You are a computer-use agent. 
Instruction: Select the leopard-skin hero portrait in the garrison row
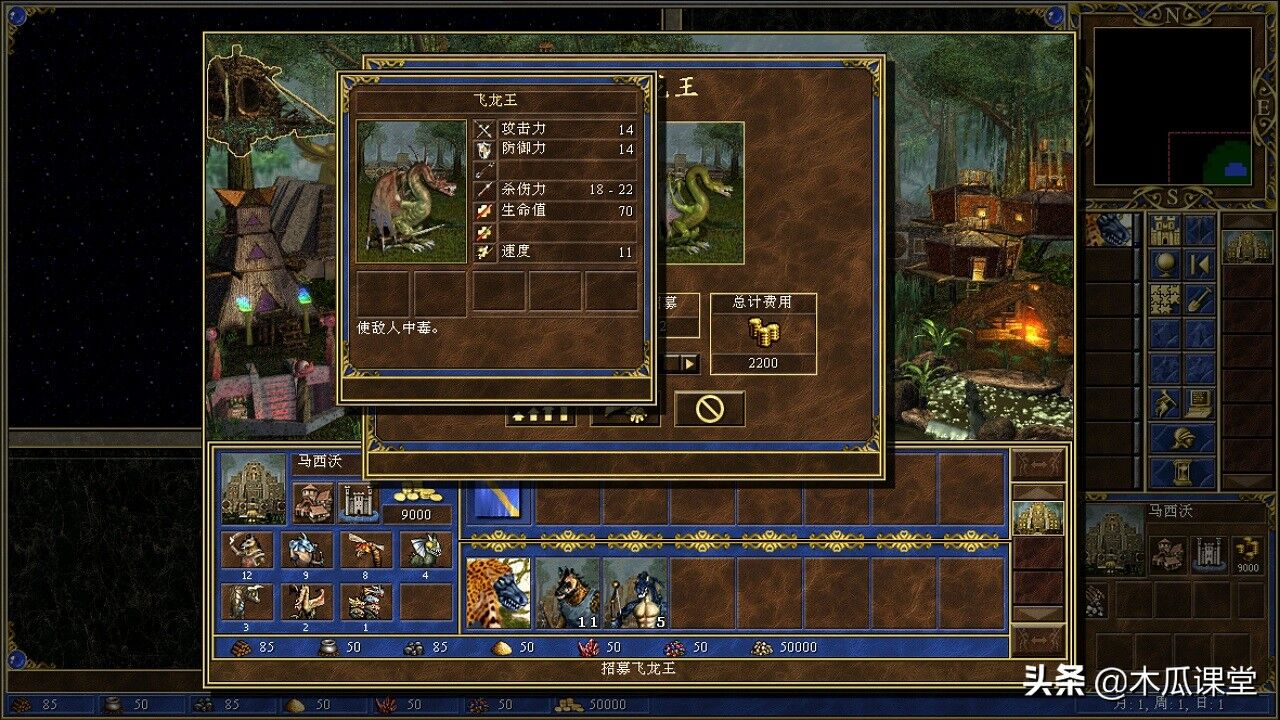(498, 593)
